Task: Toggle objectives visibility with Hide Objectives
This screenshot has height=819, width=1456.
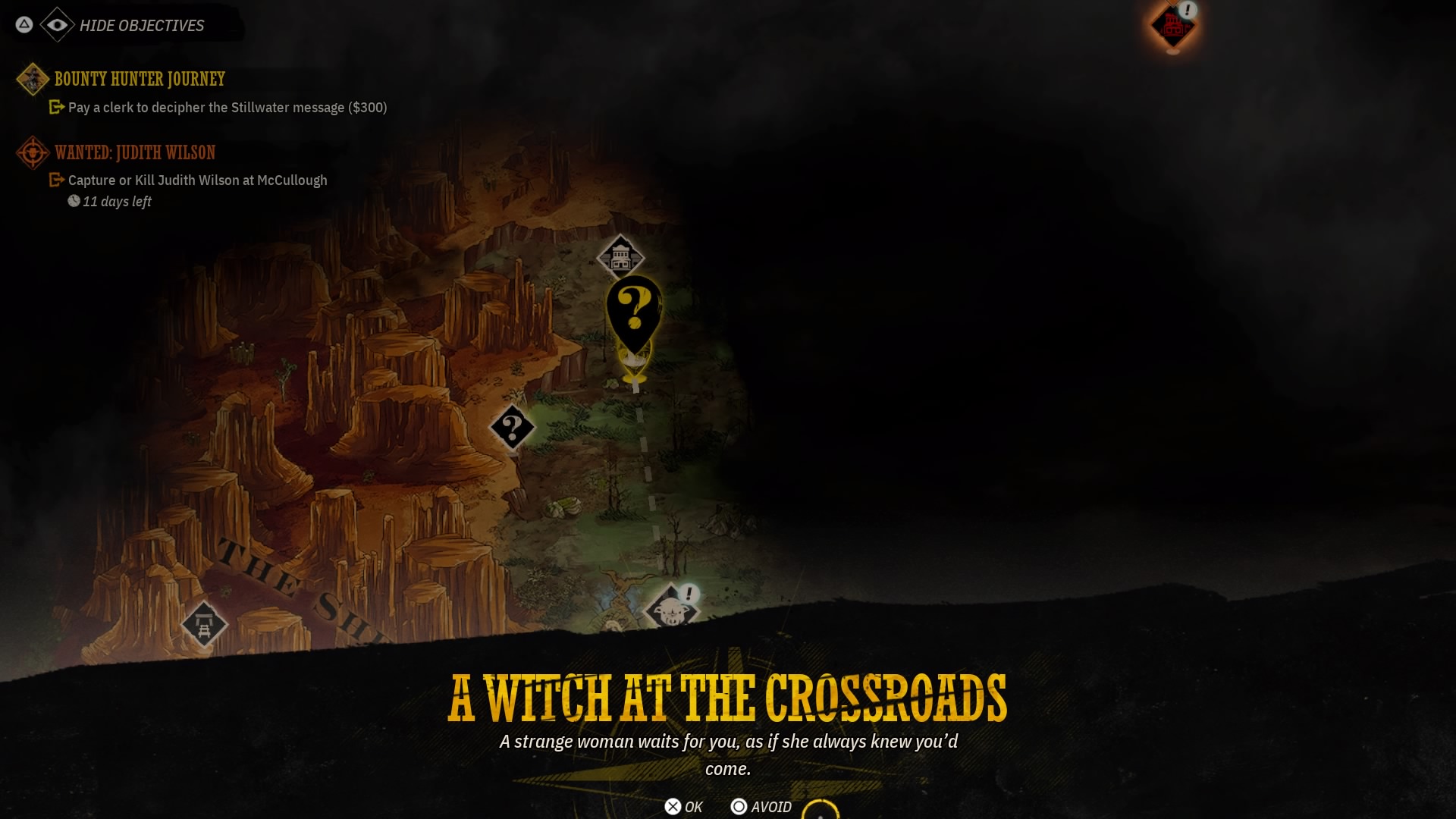Action: [141, 25]
